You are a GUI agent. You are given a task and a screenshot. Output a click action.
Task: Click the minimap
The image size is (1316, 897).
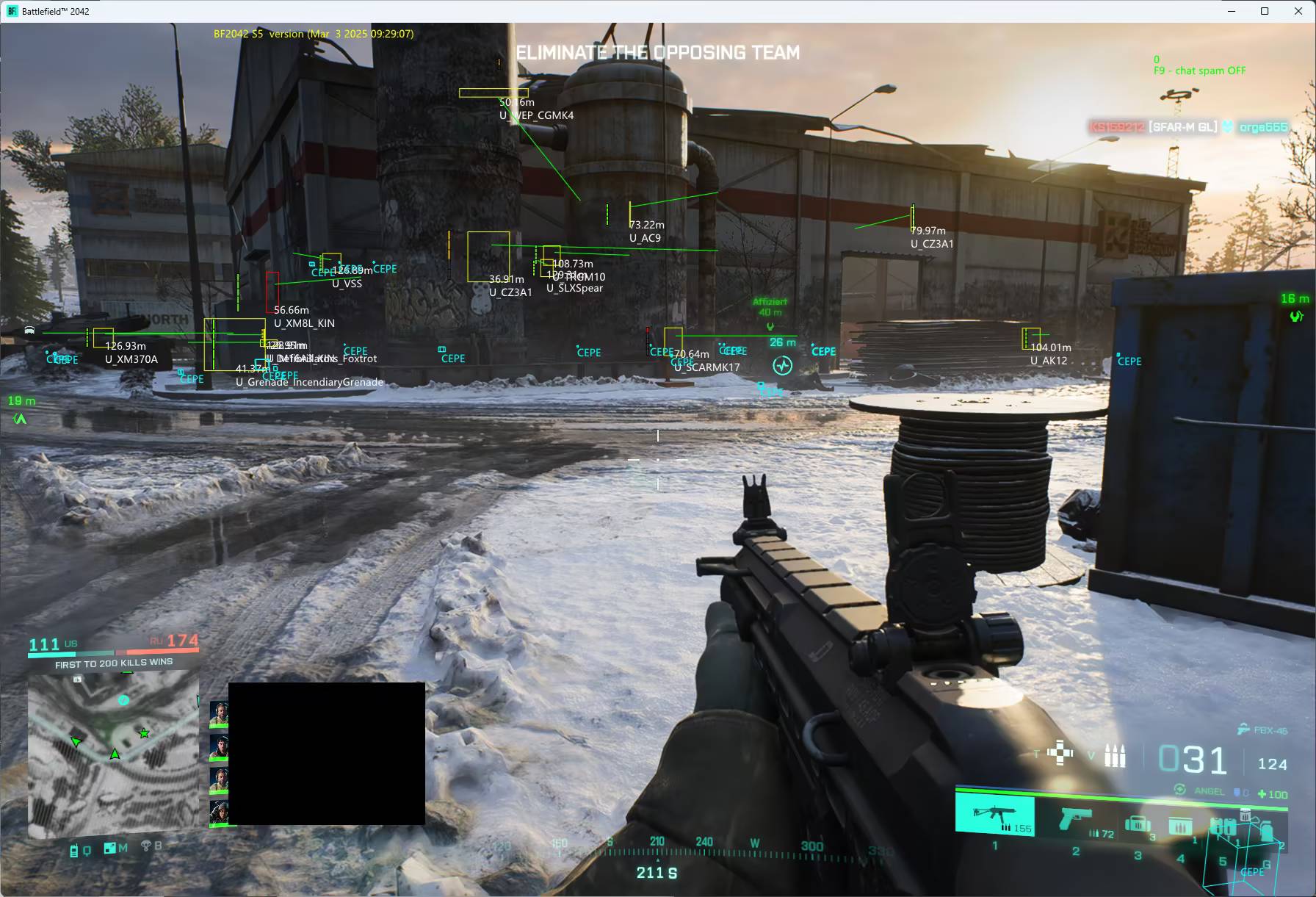point(113,753)
